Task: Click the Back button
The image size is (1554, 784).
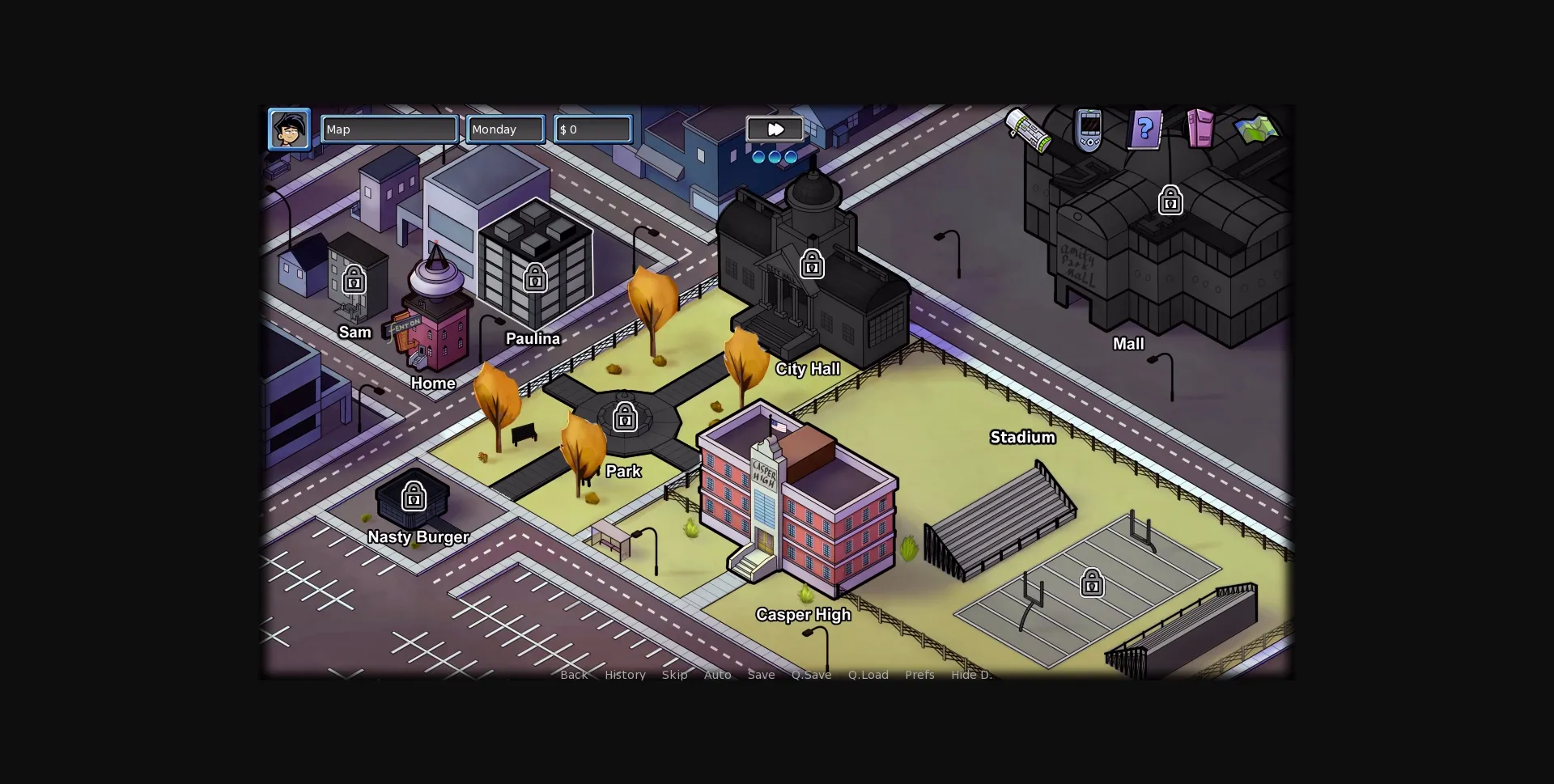Action: tap(573, 674)
